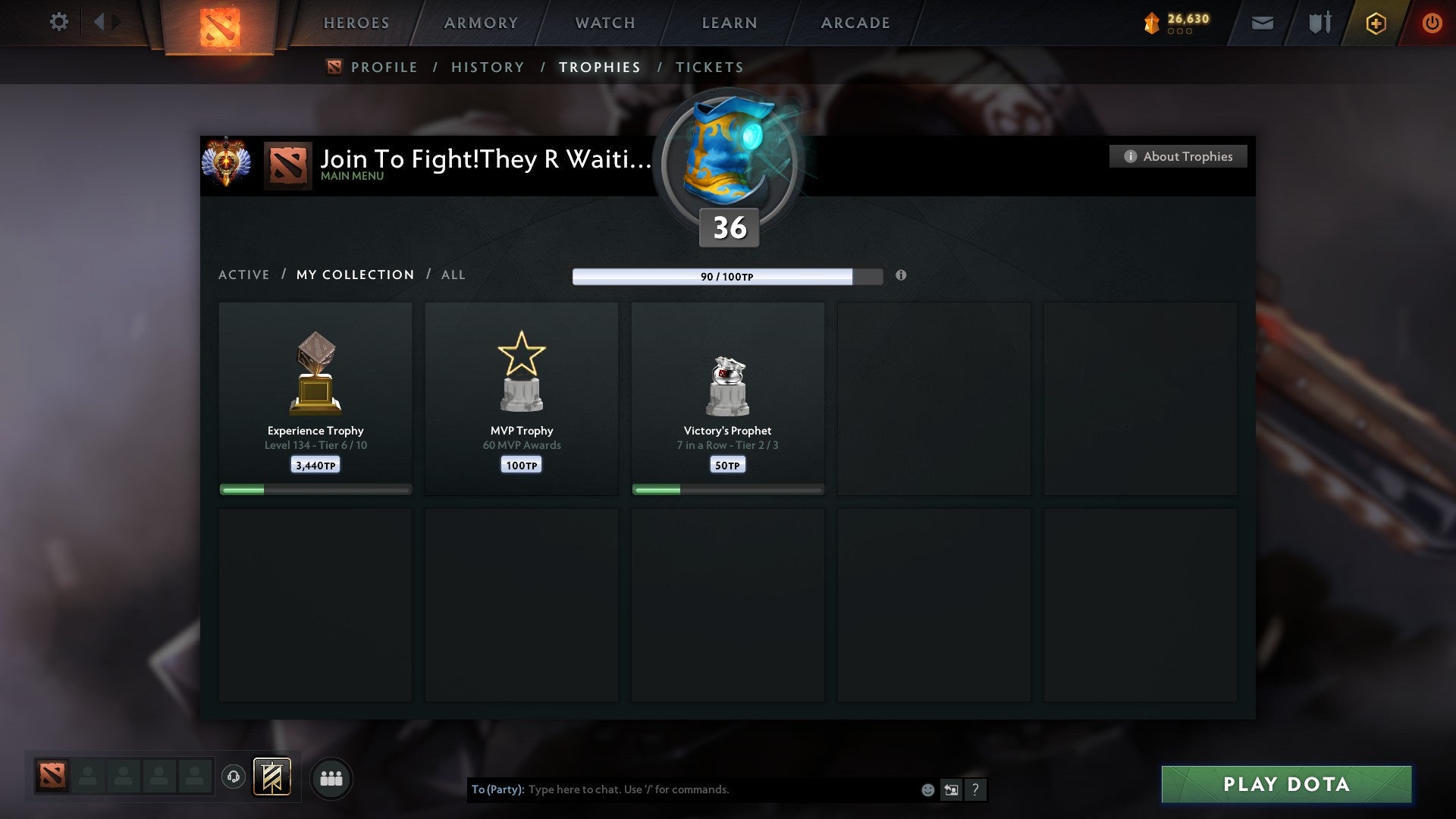
Task: Switch to the TROPHIES tab
Action: (x=599, y=67)
